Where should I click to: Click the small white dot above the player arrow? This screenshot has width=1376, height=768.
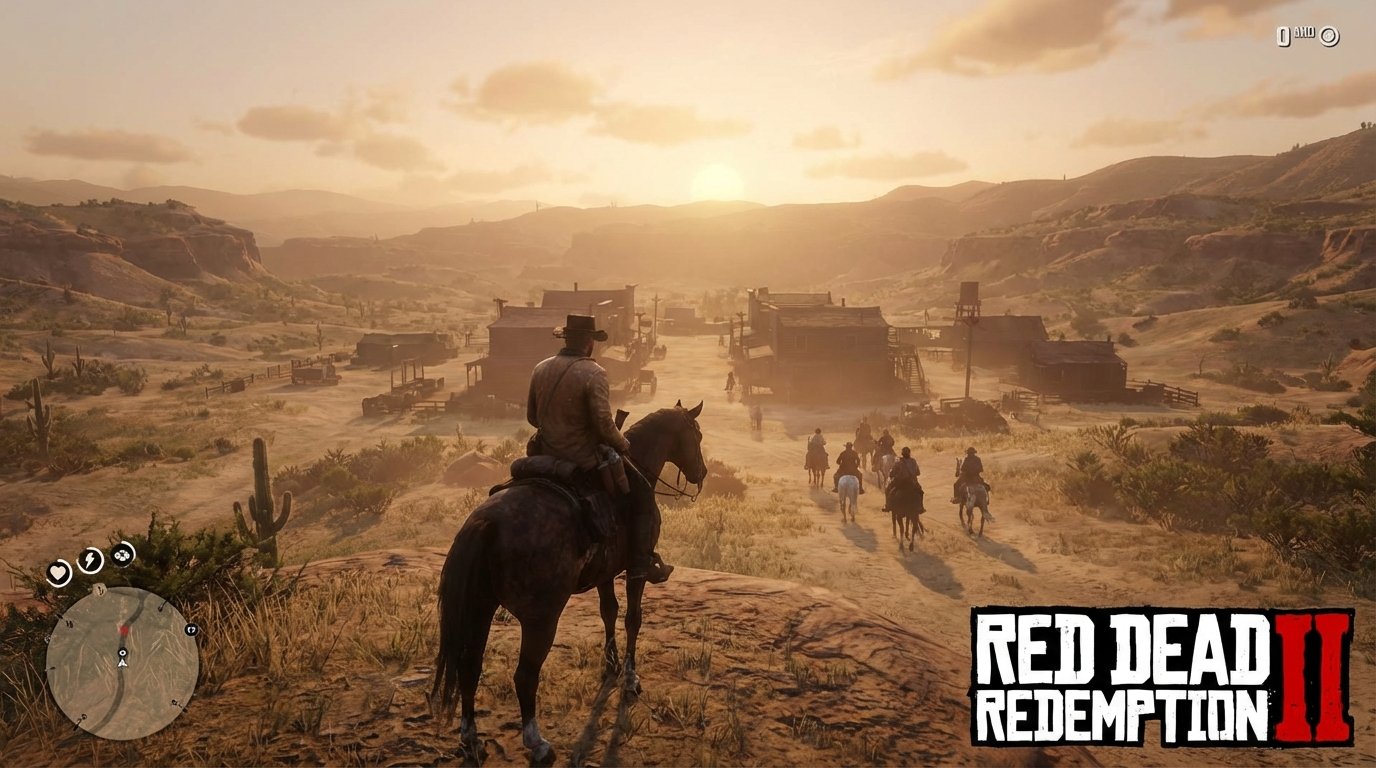point(122,653)
